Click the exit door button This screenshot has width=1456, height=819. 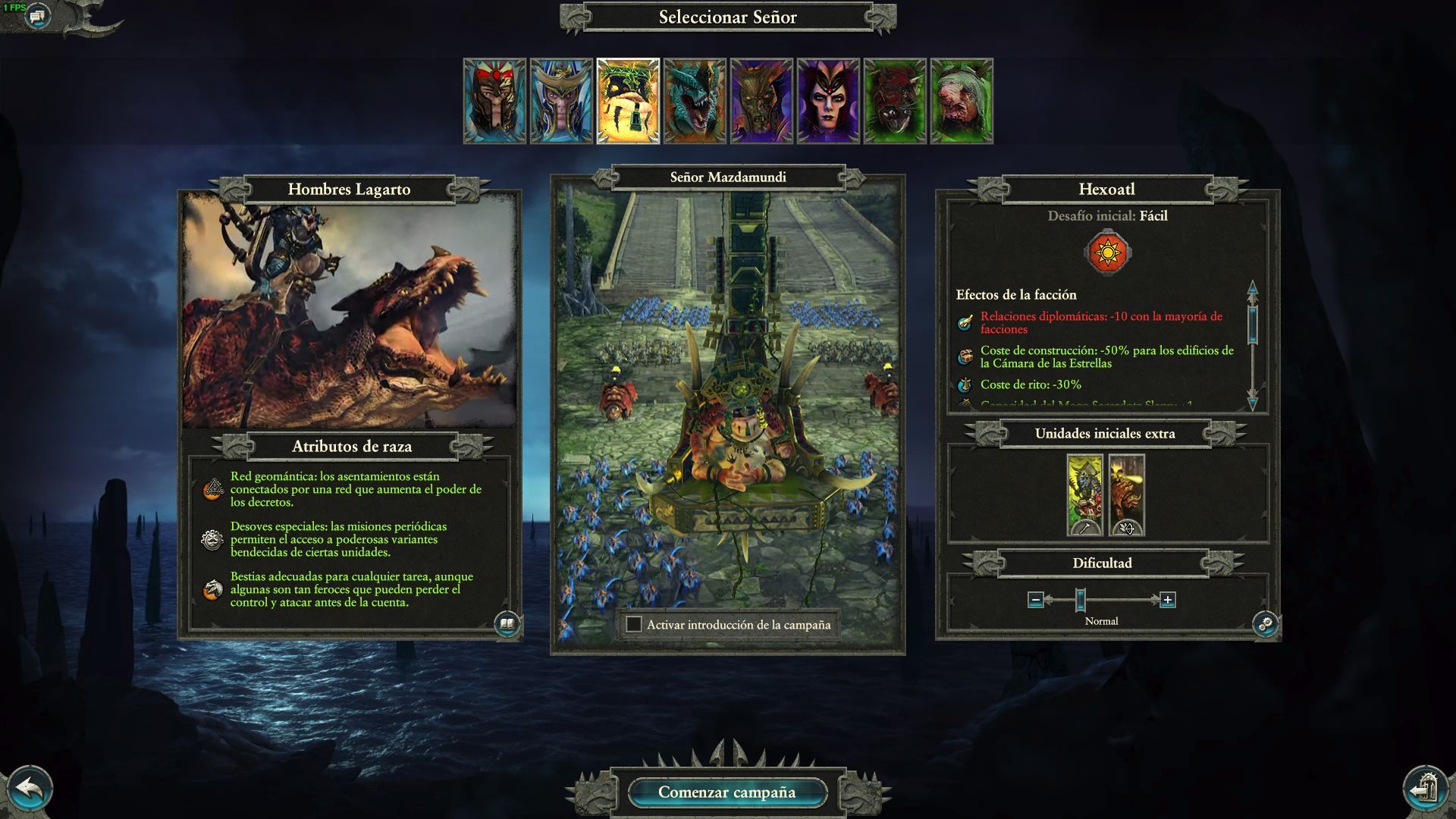click(1426, 789)
